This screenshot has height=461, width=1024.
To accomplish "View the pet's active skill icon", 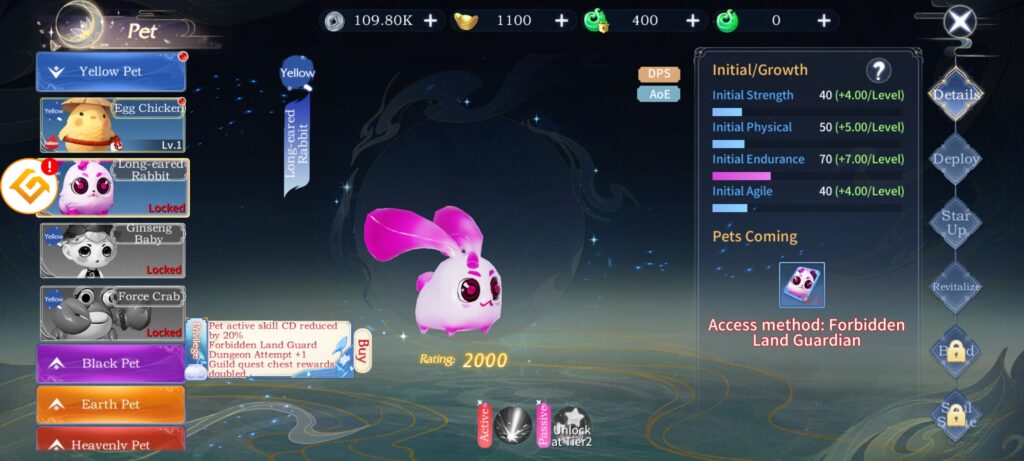I will click(x=512, y=425).
